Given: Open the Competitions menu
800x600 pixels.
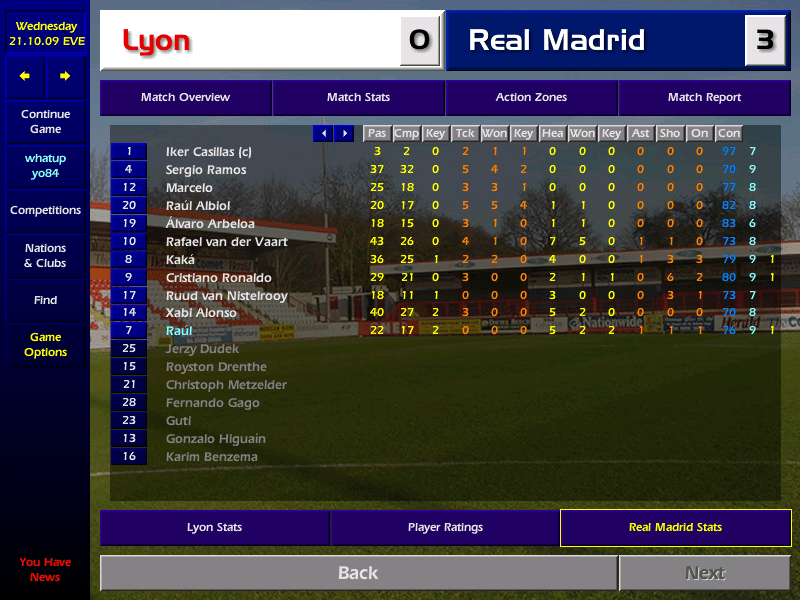Looking at the screenshot, I should [x=45, y=211].
